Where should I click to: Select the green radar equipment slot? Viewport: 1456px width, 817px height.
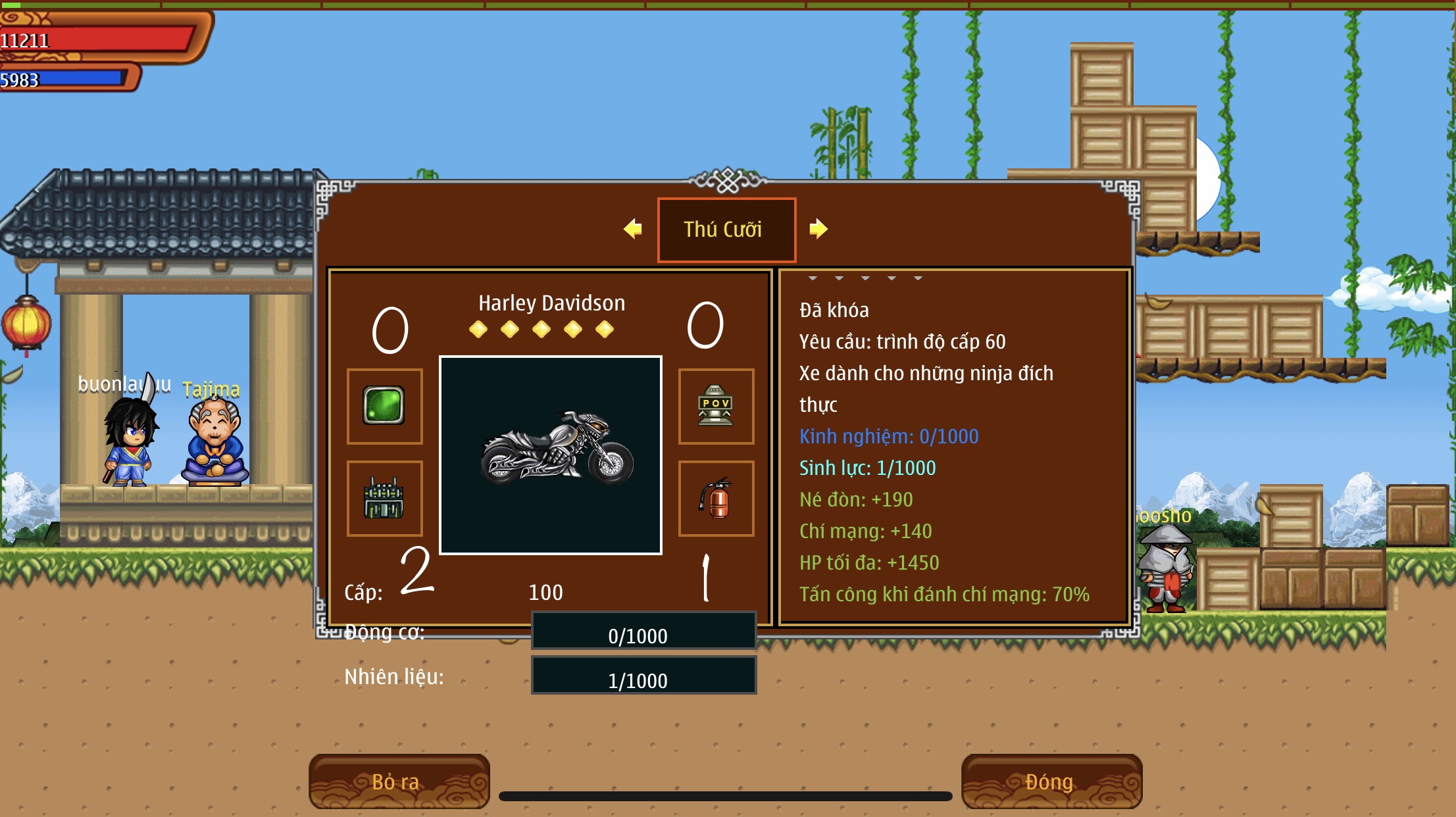385,406
